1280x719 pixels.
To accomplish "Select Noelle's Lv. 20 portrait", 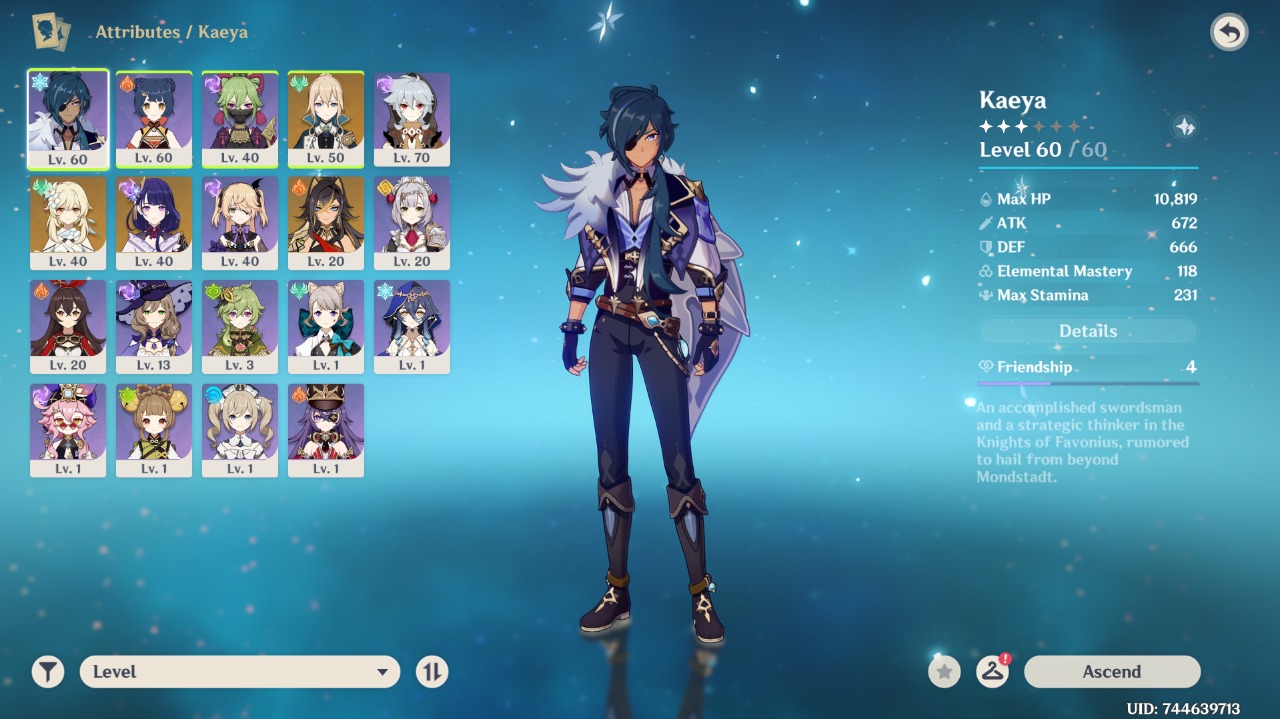I will tap(412, 222).
